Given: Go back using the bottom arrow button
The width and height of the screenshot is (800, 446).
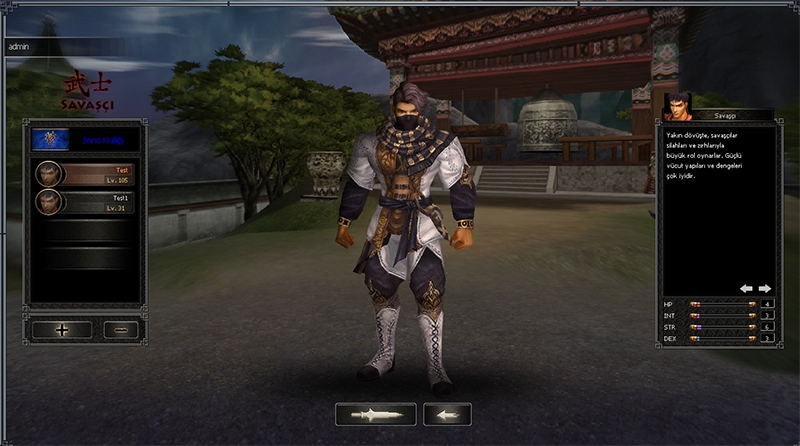Looking at the screenshot, I should (x=447, y=414).
